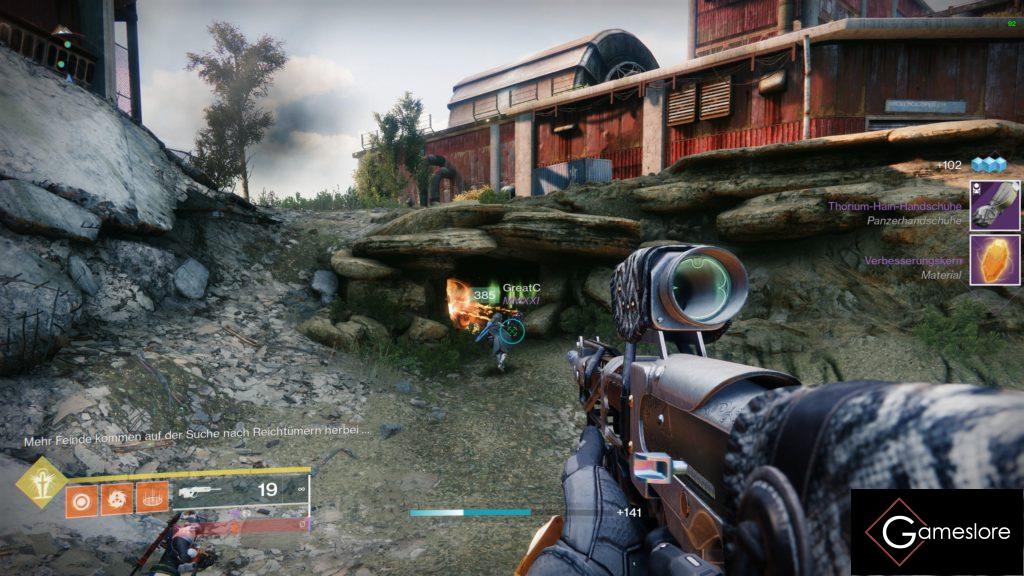The image size is (1024, 576).
Task: Select the heavy weapon slot in the red bar
Action: [245, 525]
